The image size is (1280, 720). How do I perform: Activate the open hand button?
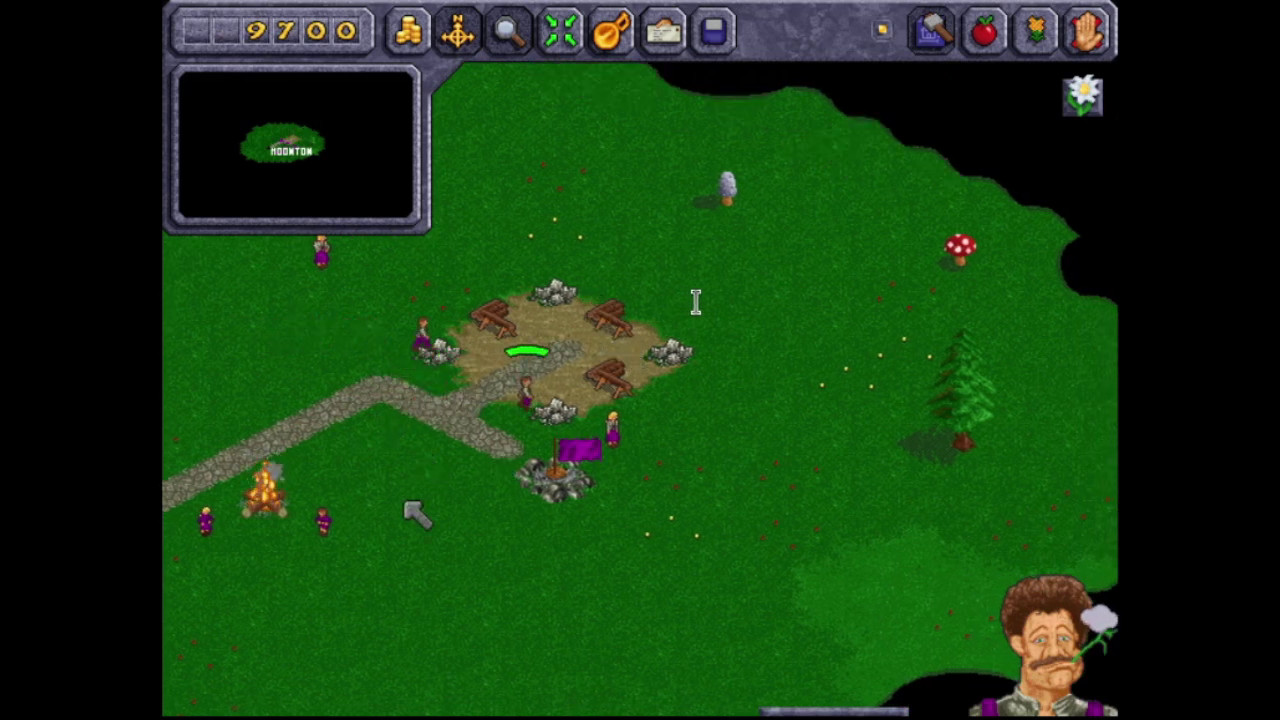[x=1087, y=31]
